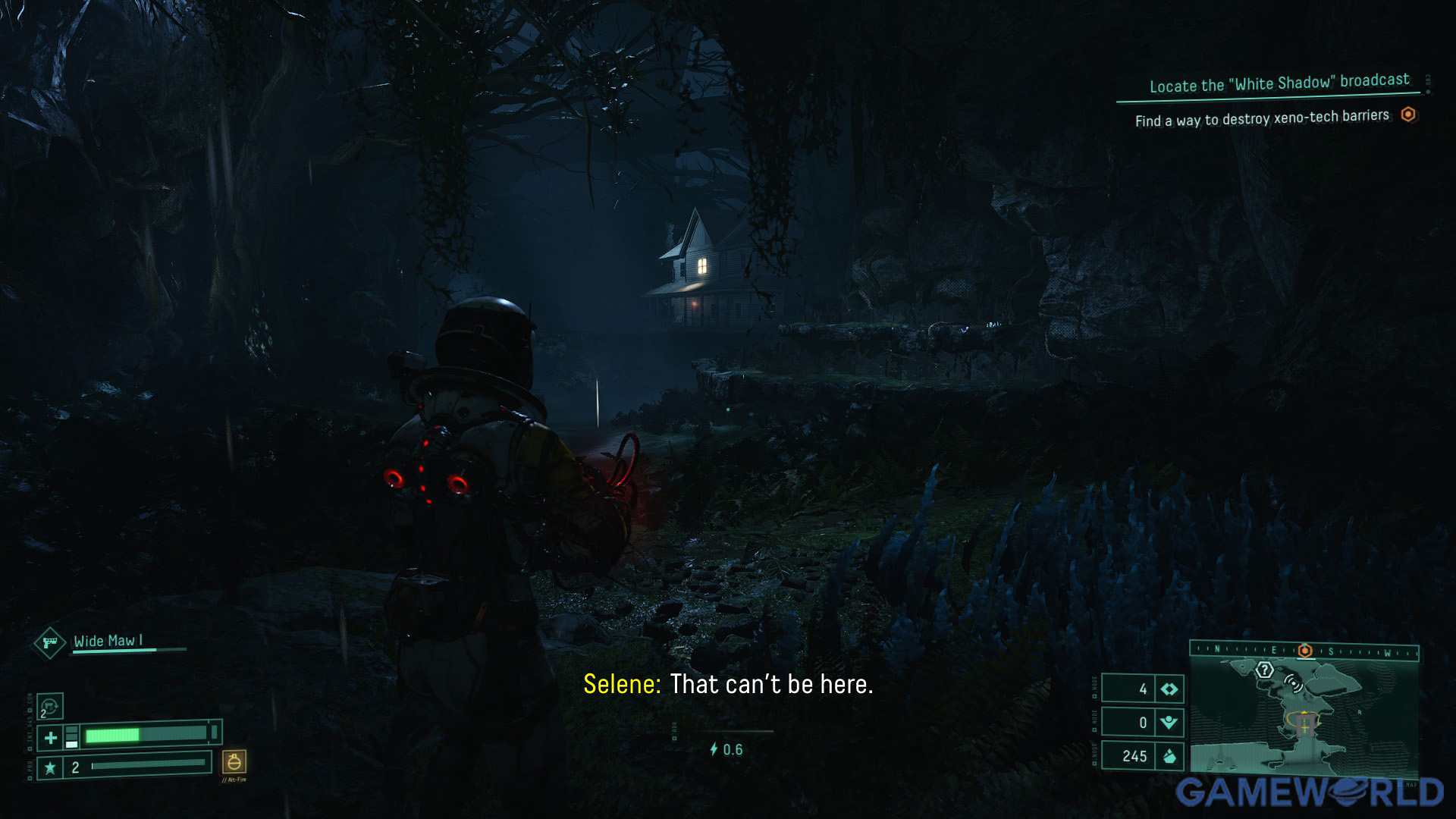Click the double-diamond resource icon
The width and height of the screenshot is (1456, 819).
coord(1169,689)
